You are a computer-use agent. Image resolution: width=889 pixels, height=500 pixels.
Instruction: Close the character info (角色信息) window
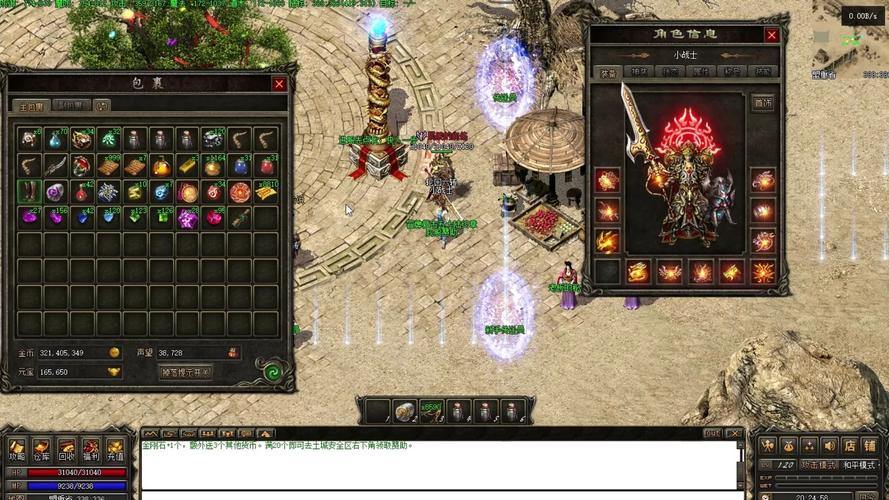click(771, 35)
